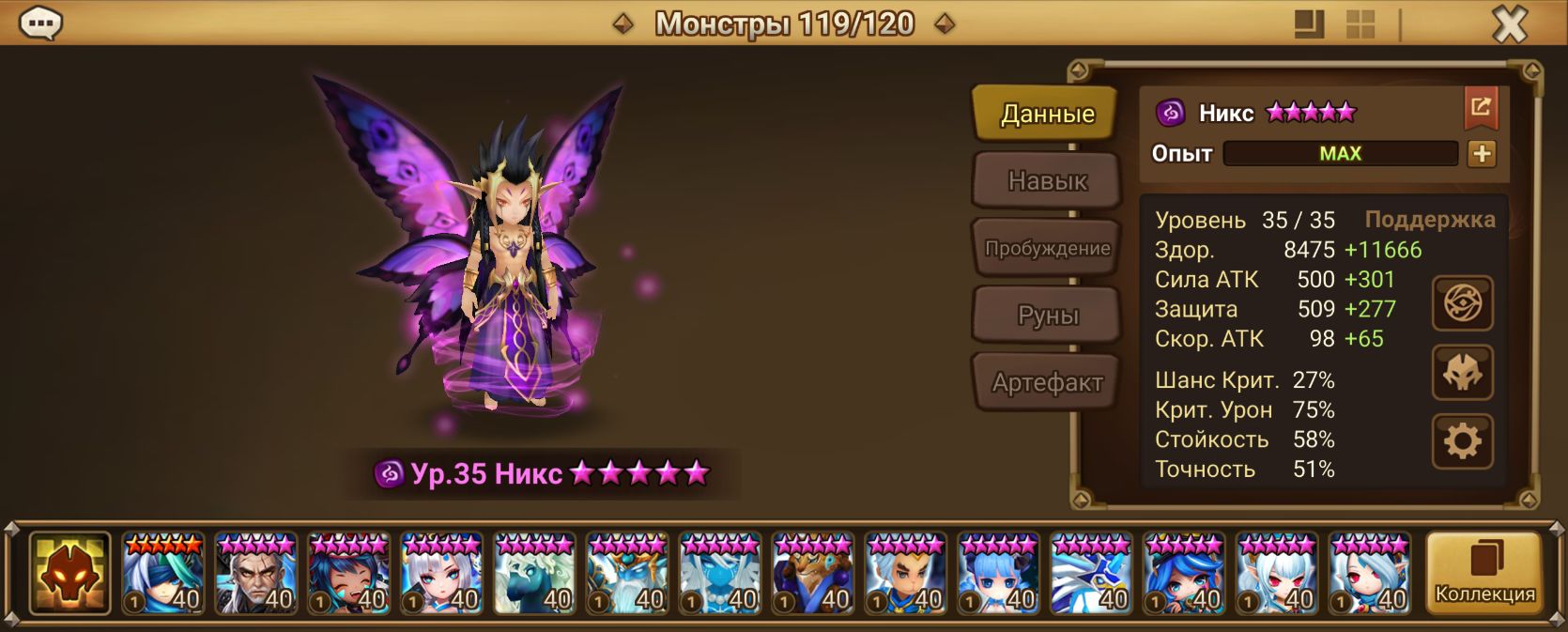The image size is (1568, 632).
Task: Select the Артефакт tab
Action: pos(1047,382)
